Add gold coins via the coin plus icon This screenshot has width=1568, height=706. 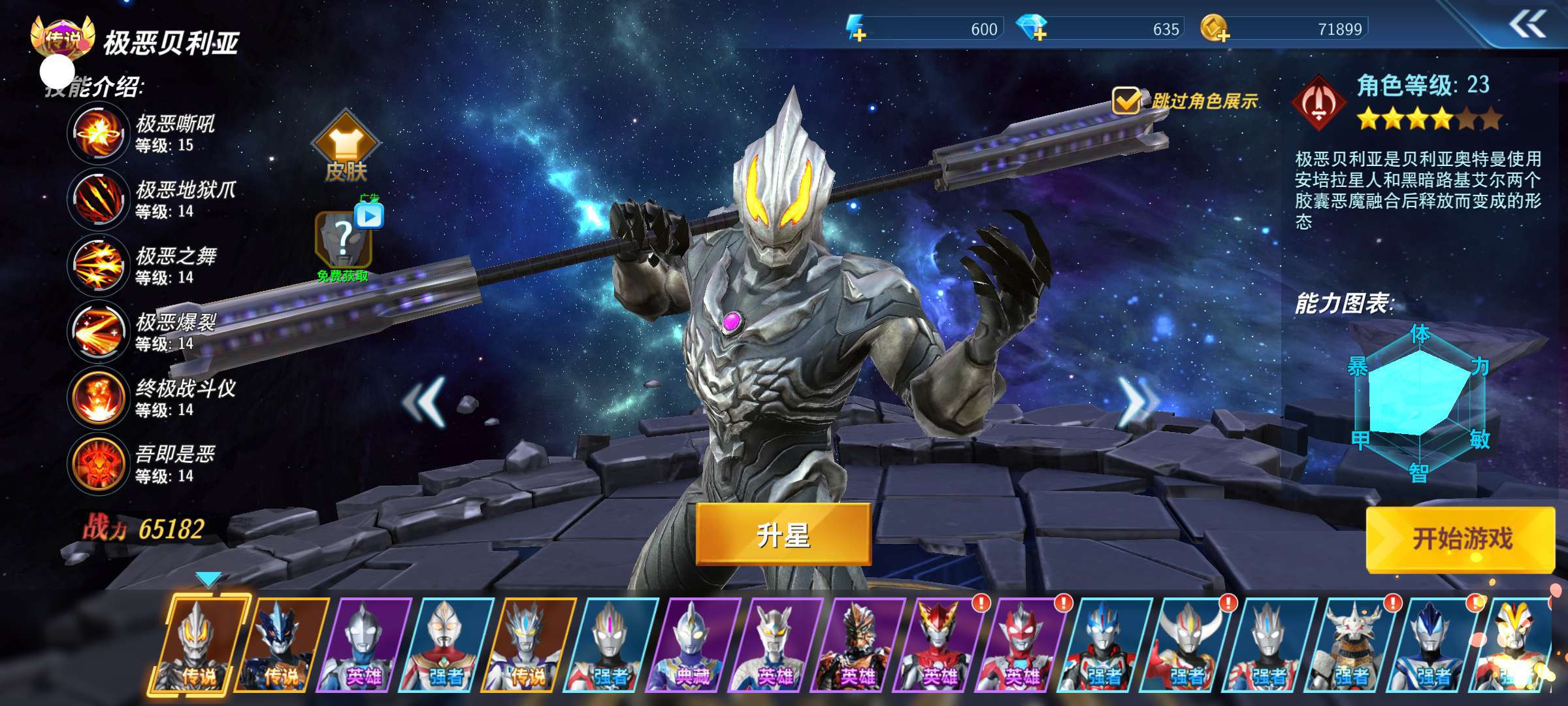[1215, 29]
